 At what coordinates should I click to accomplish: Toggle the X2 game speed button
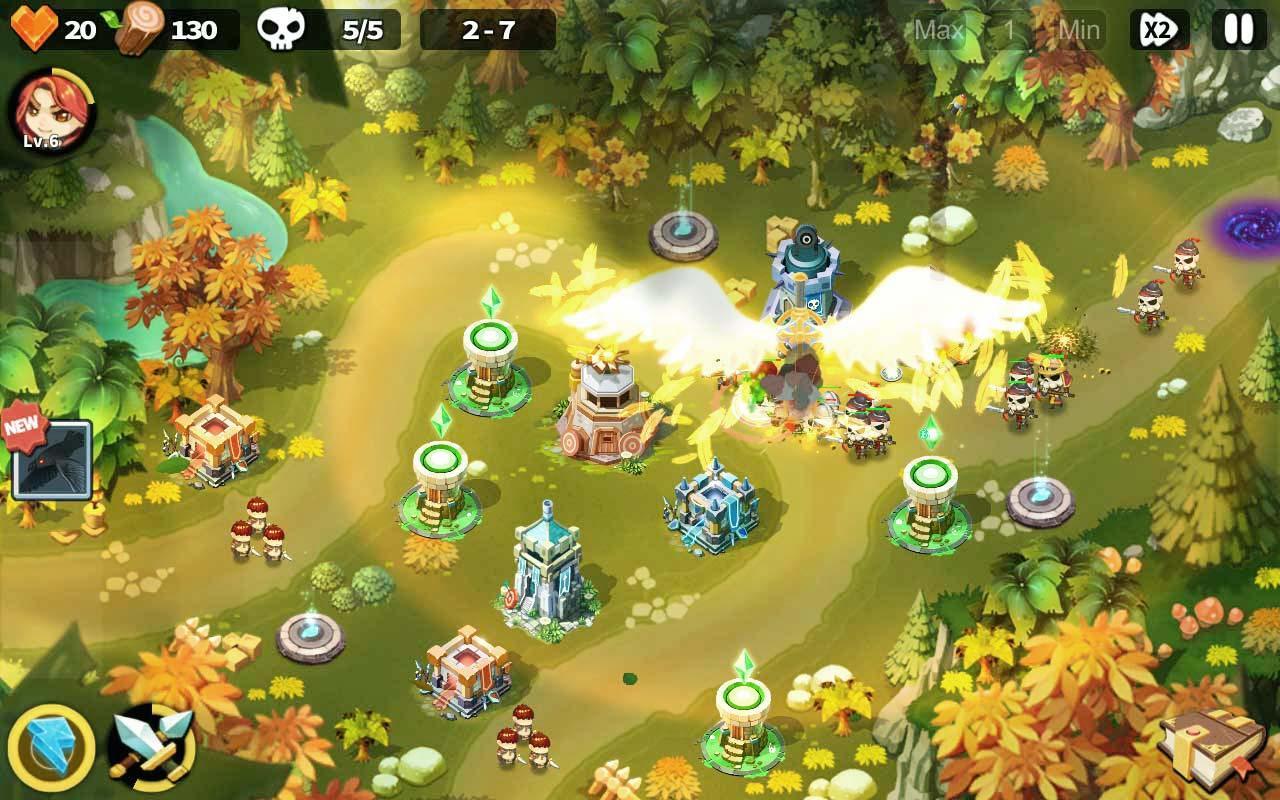point(1159,30)
